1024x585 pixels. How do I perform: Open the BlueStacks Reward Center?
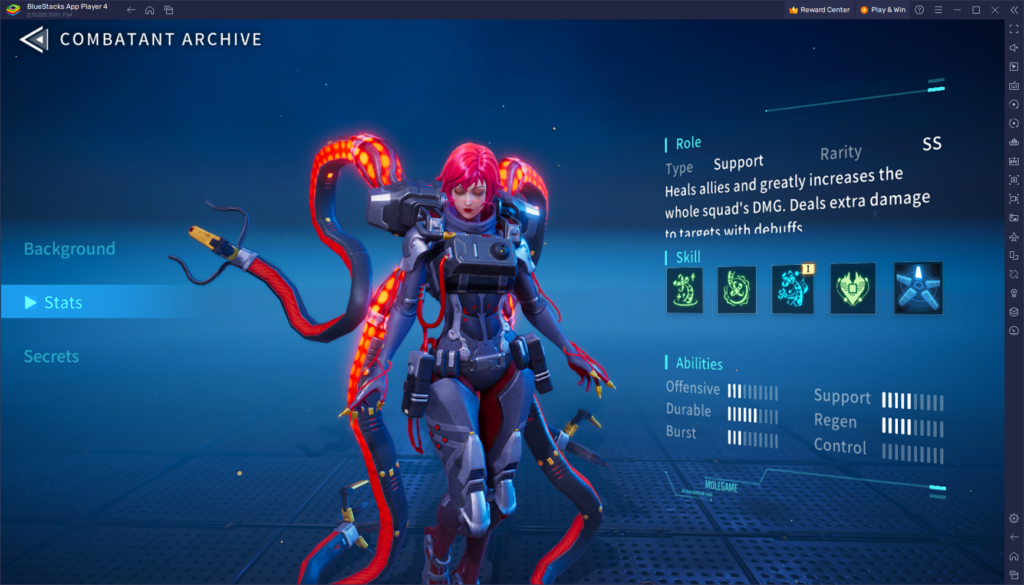[820, 10]
